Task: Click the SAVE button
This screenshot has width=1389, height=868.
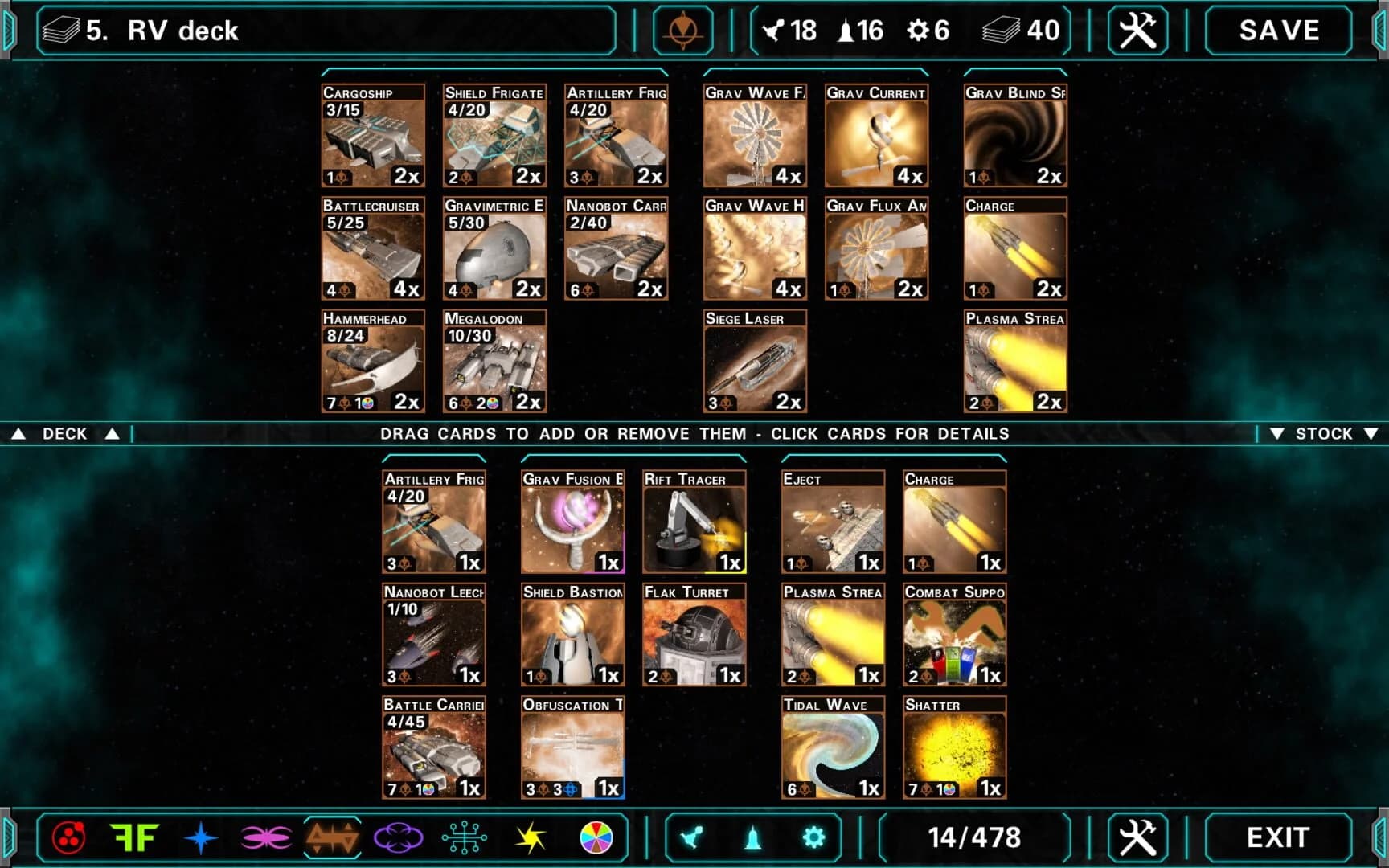Action: click(1276, 31)
